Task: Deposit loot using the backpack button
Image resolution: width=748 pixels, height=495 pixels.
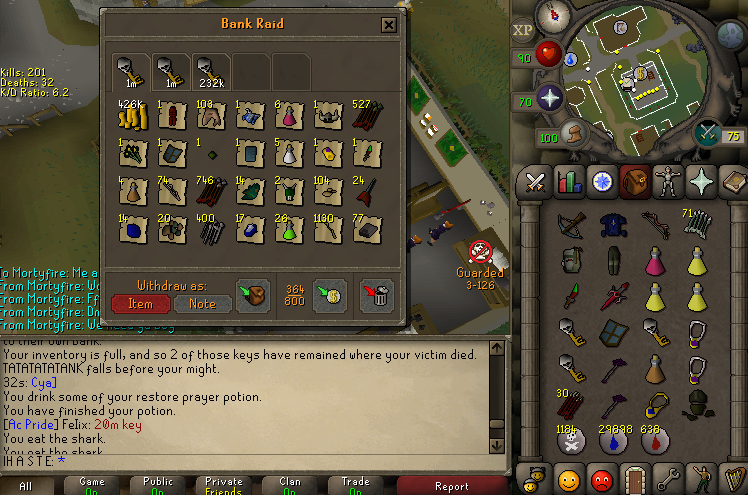Action: 254,294
